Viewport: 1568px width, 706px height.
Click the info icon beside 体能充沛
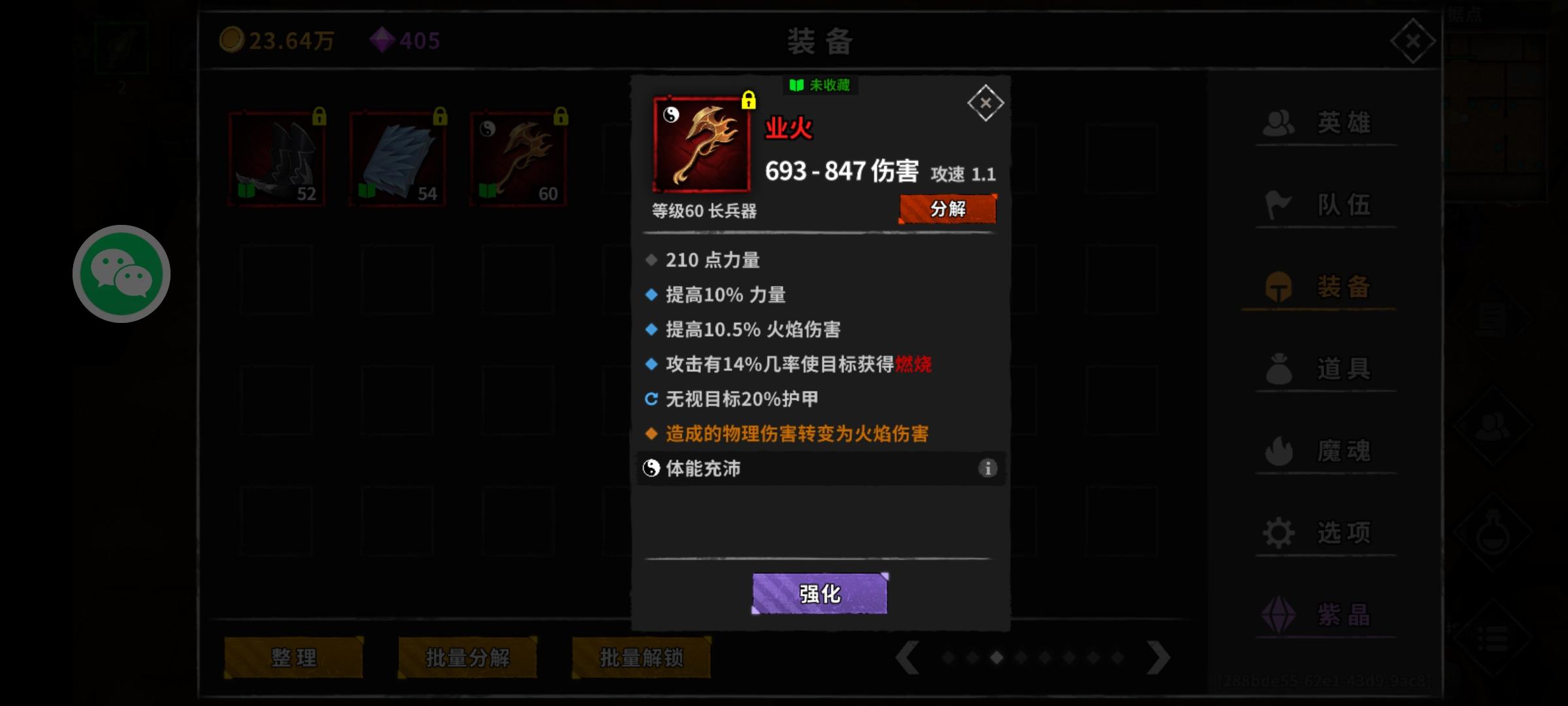click(988, 469)
